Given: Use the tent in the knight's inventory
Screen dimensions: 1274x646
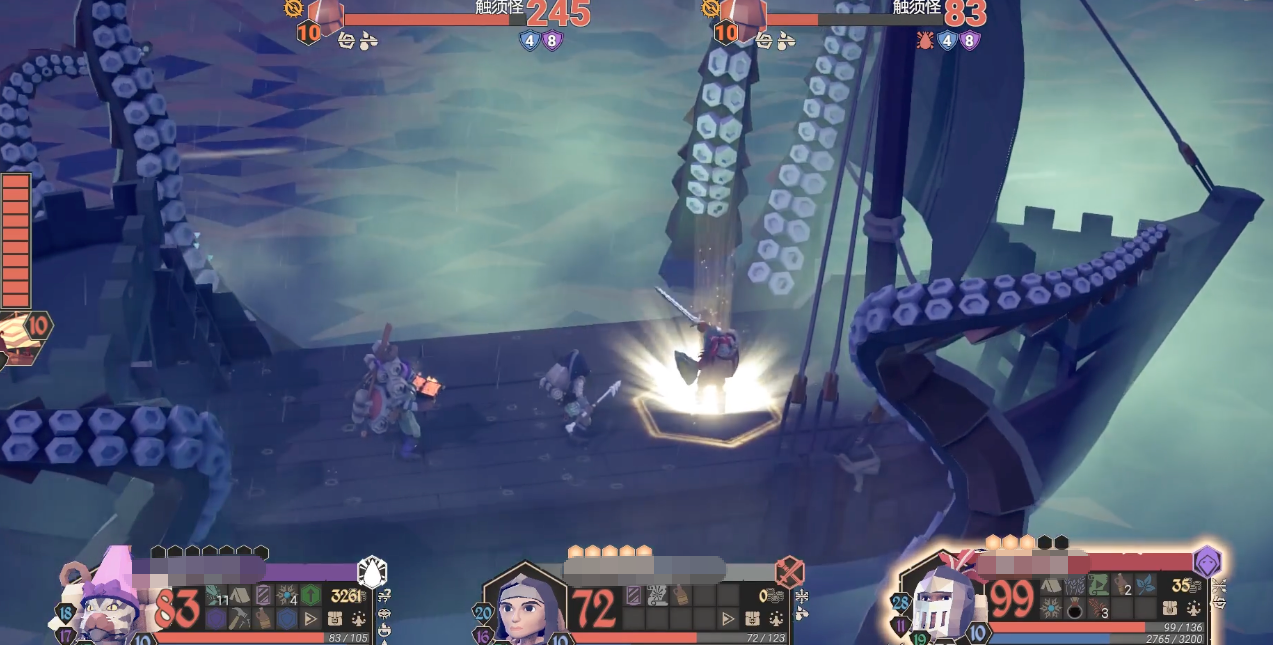Looking at the screenshot, I should coord(1051,585).
